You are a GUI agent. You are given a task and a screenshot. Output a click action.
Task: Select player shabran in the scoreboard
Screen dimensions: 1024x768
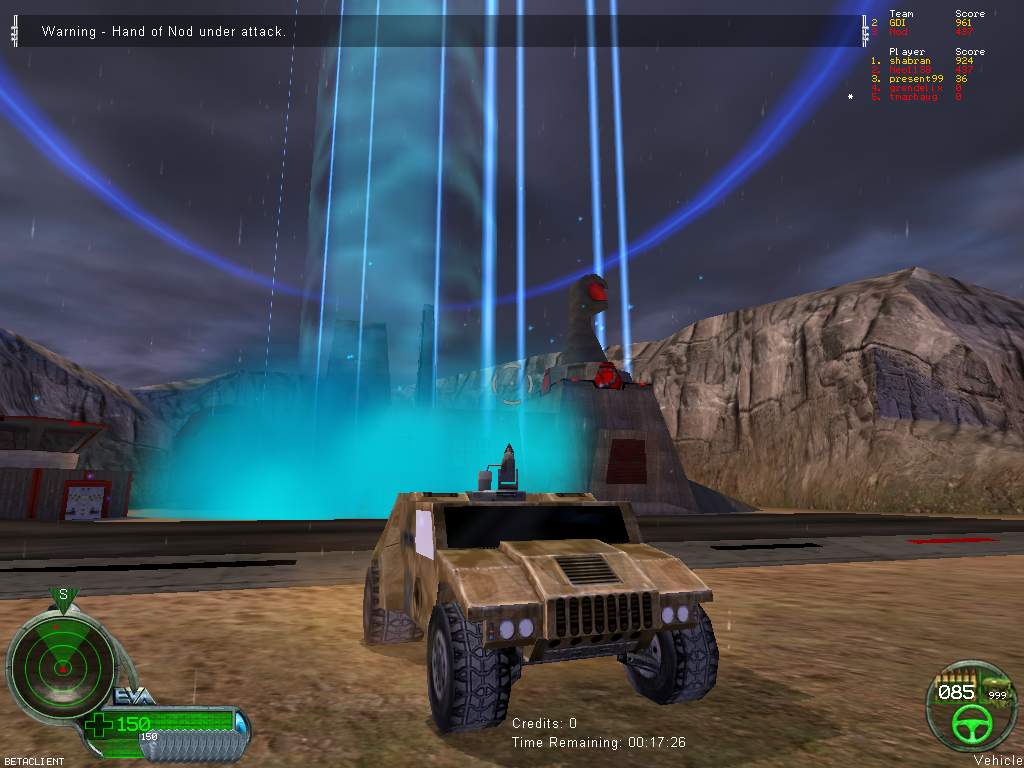tap(908, 61)
